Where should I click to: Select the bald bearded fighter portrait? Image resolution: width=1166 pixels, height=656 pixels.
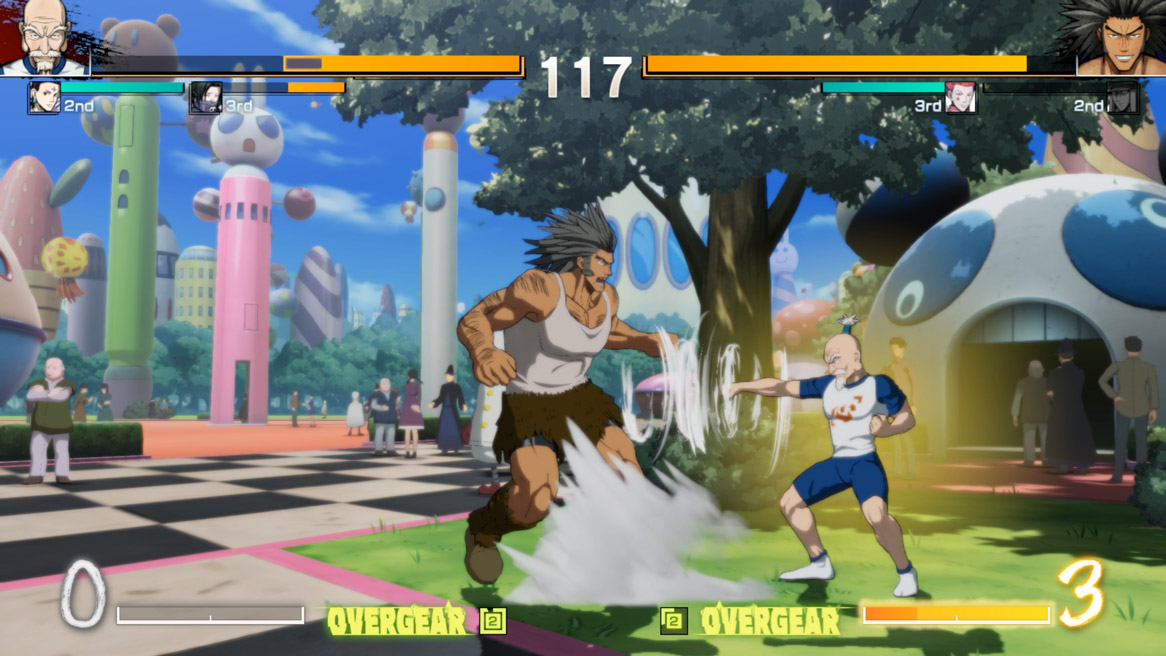(x=44, y=36)
